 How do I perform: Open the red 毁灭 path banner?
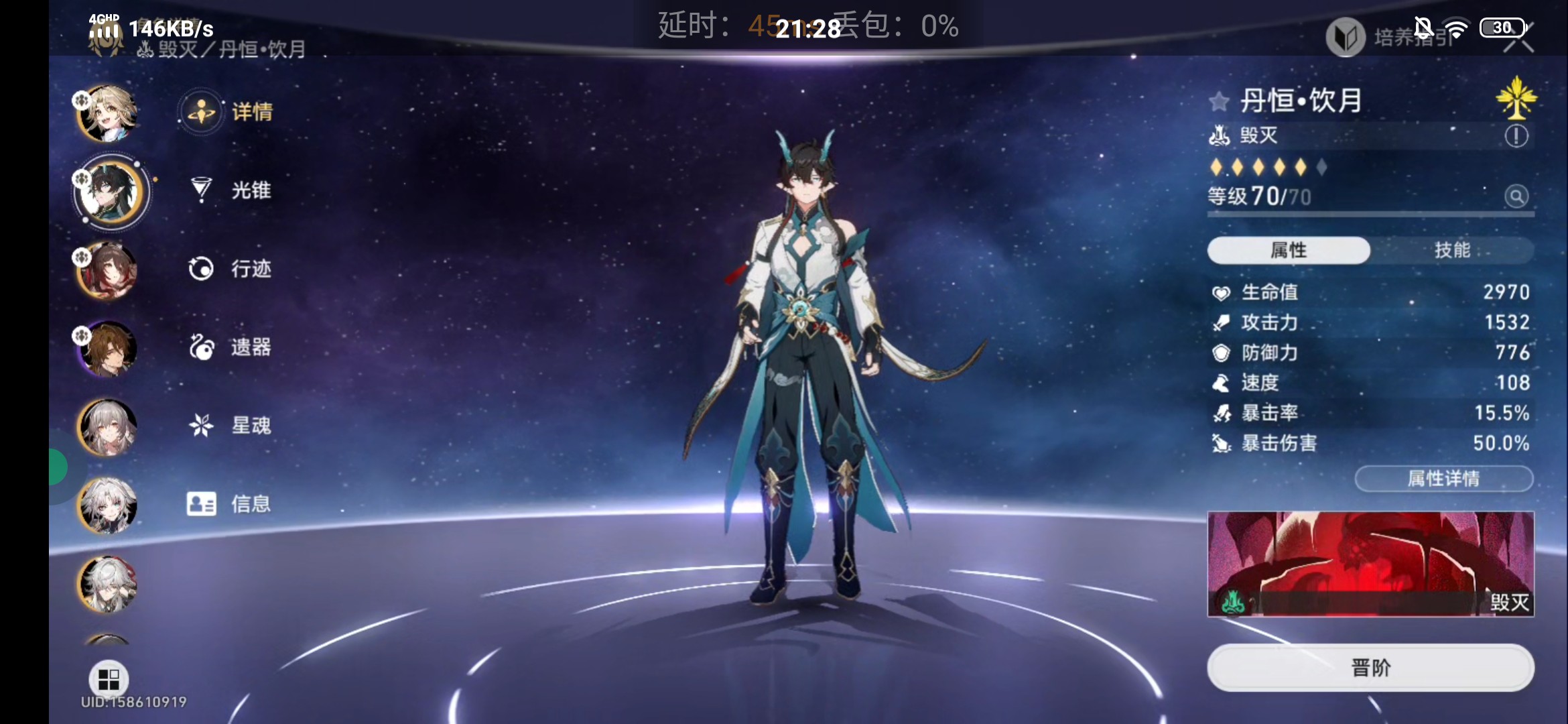(x=1370, y=564)
